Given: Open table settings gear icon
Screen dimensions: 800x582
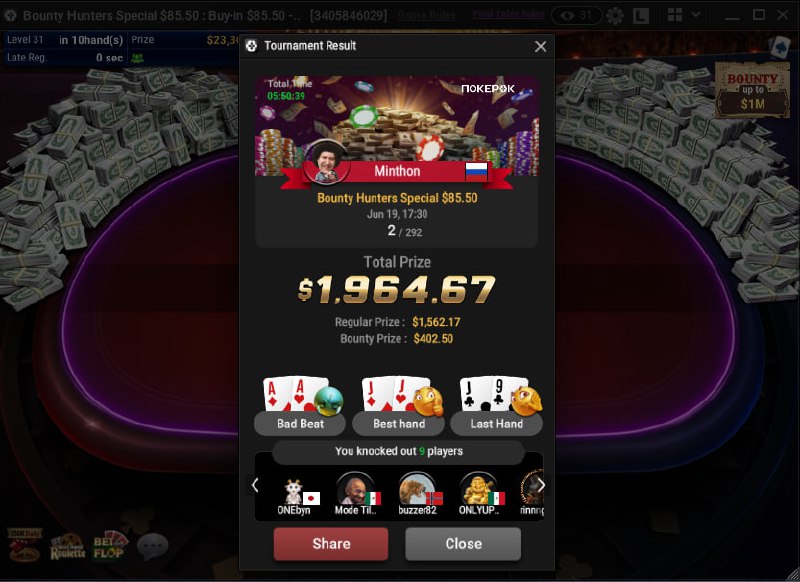Looking at the screenshot, I should point(614,16).
